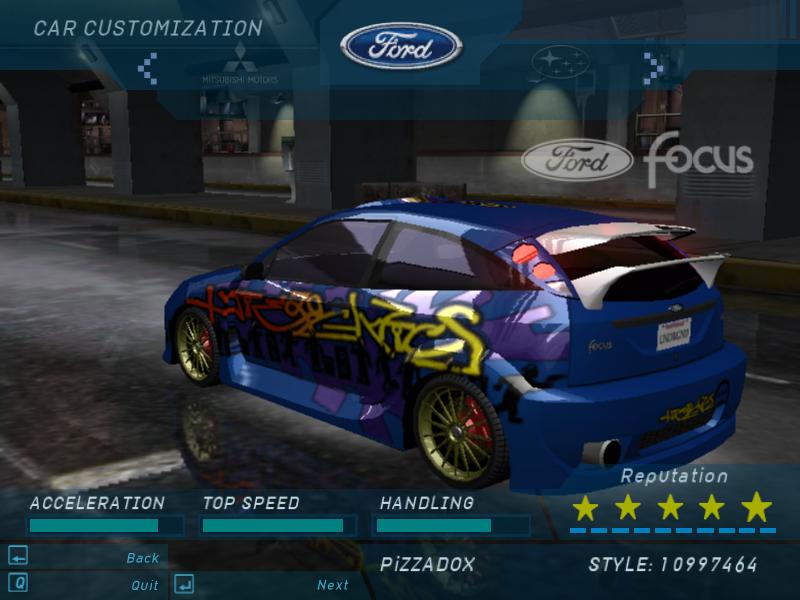This screenshot has width=800, height=600.
Task: Select the Ford brand logo
Action: [401, 46]
